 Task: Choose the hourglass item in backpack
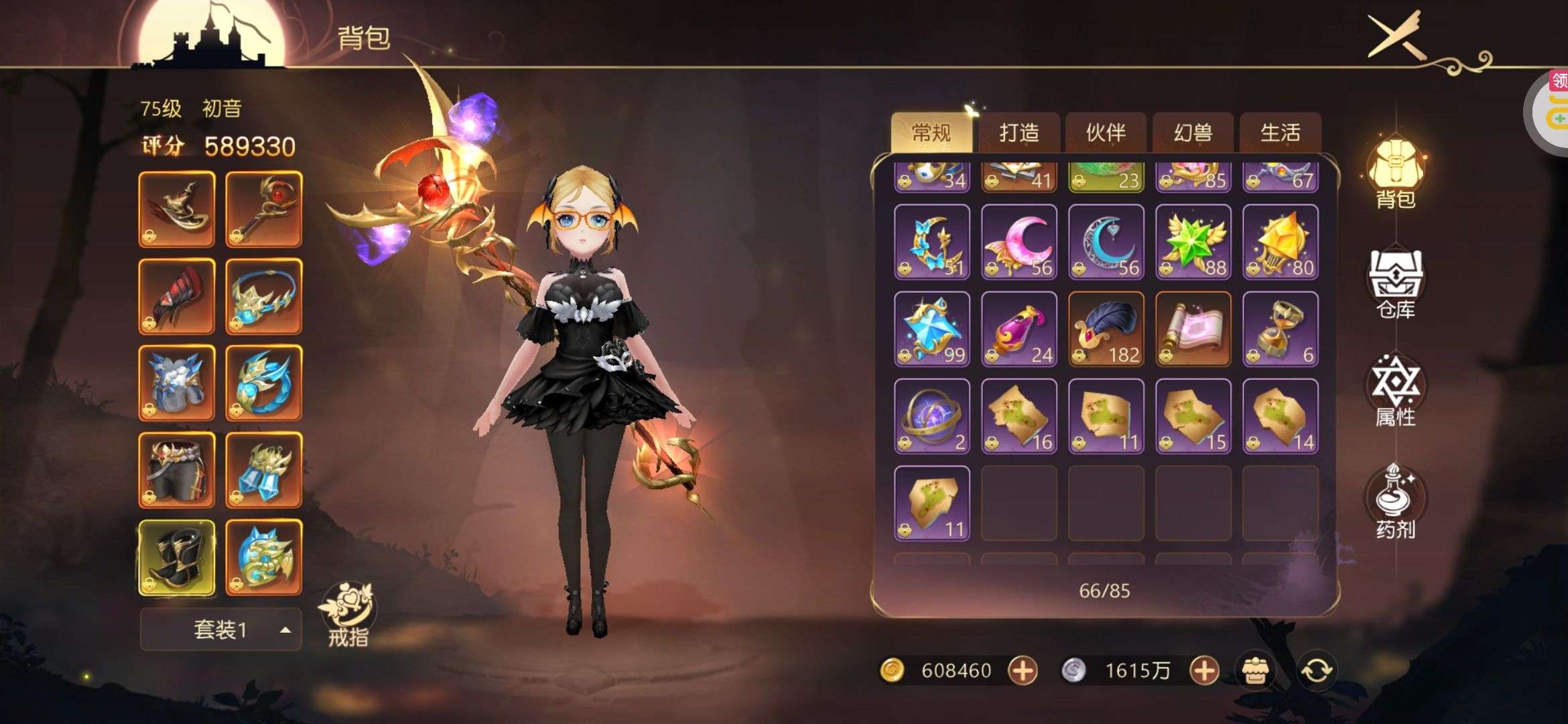point(1281,329)
